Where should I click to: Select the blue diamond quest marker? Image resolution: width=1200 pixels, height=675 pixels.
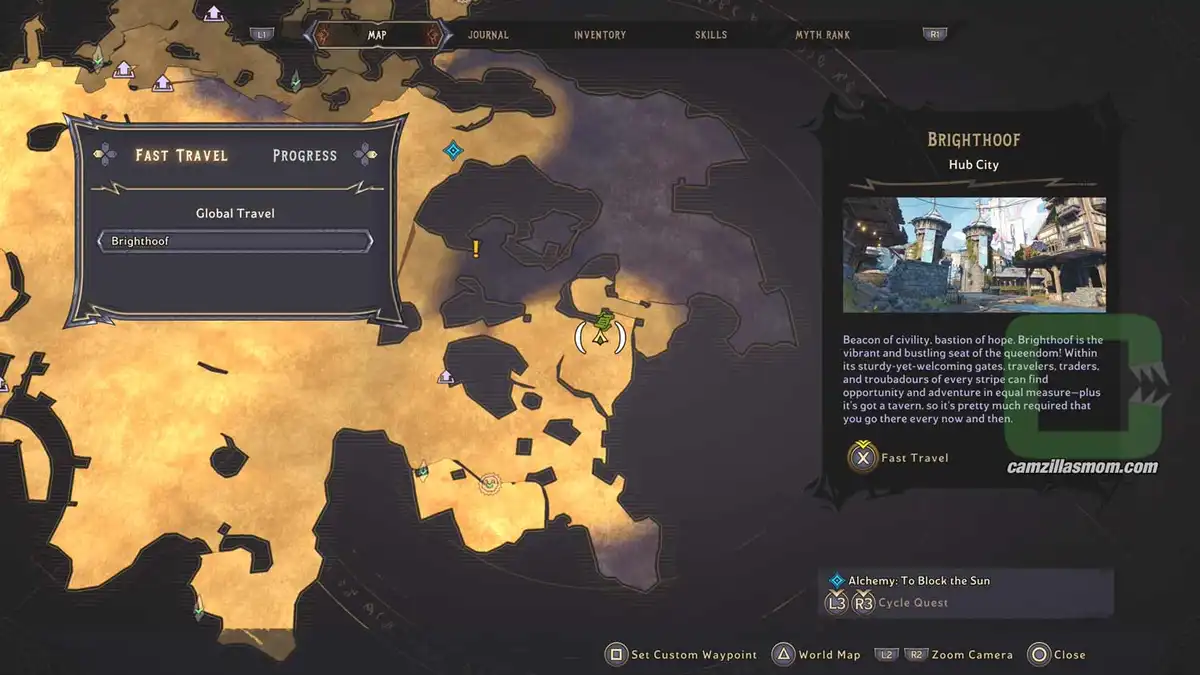point(453,151)
